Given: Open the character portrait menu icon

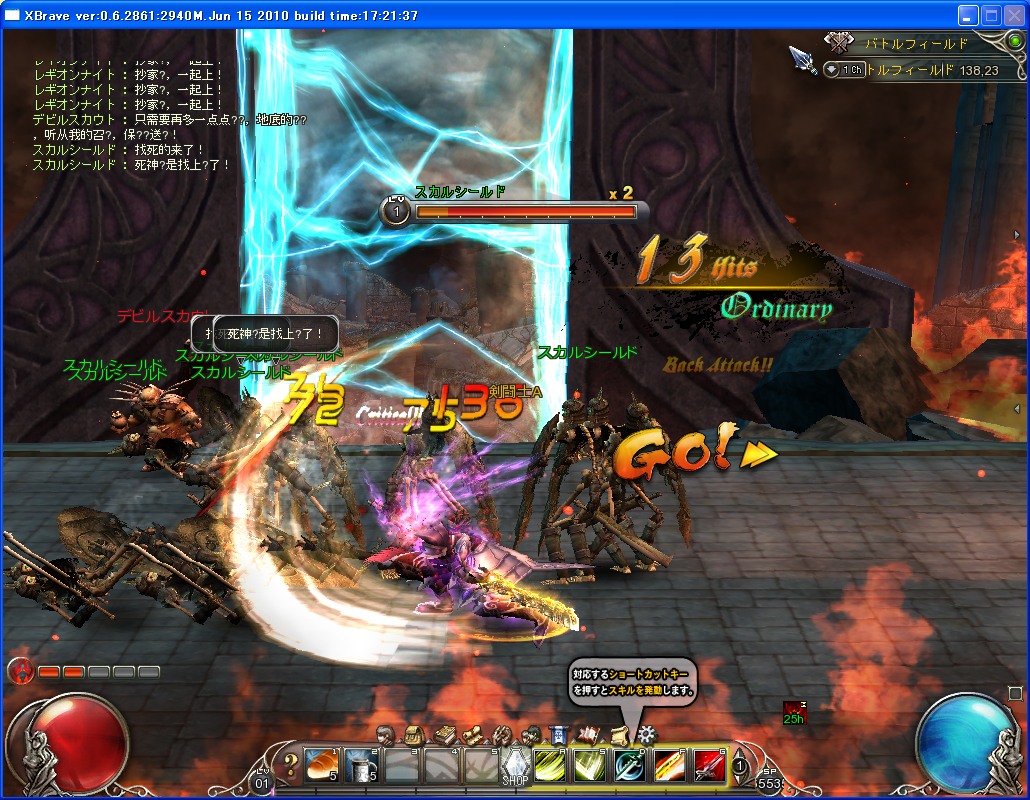Looking at the screenshot, I should pyautogui.click(x=386, y=735).
